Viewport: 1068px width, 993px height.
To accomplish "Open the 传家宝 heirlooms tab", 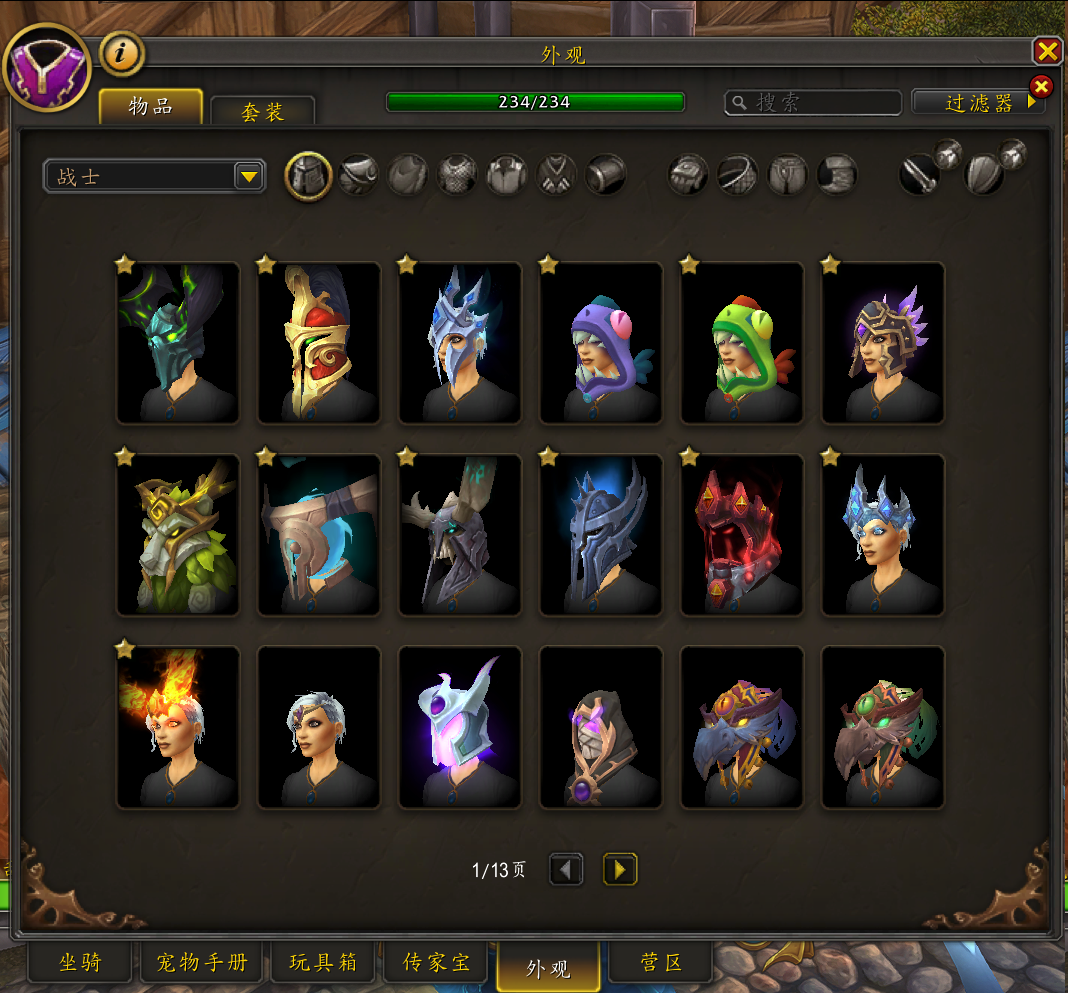I will pyautogui.click(x=436, y=963).
